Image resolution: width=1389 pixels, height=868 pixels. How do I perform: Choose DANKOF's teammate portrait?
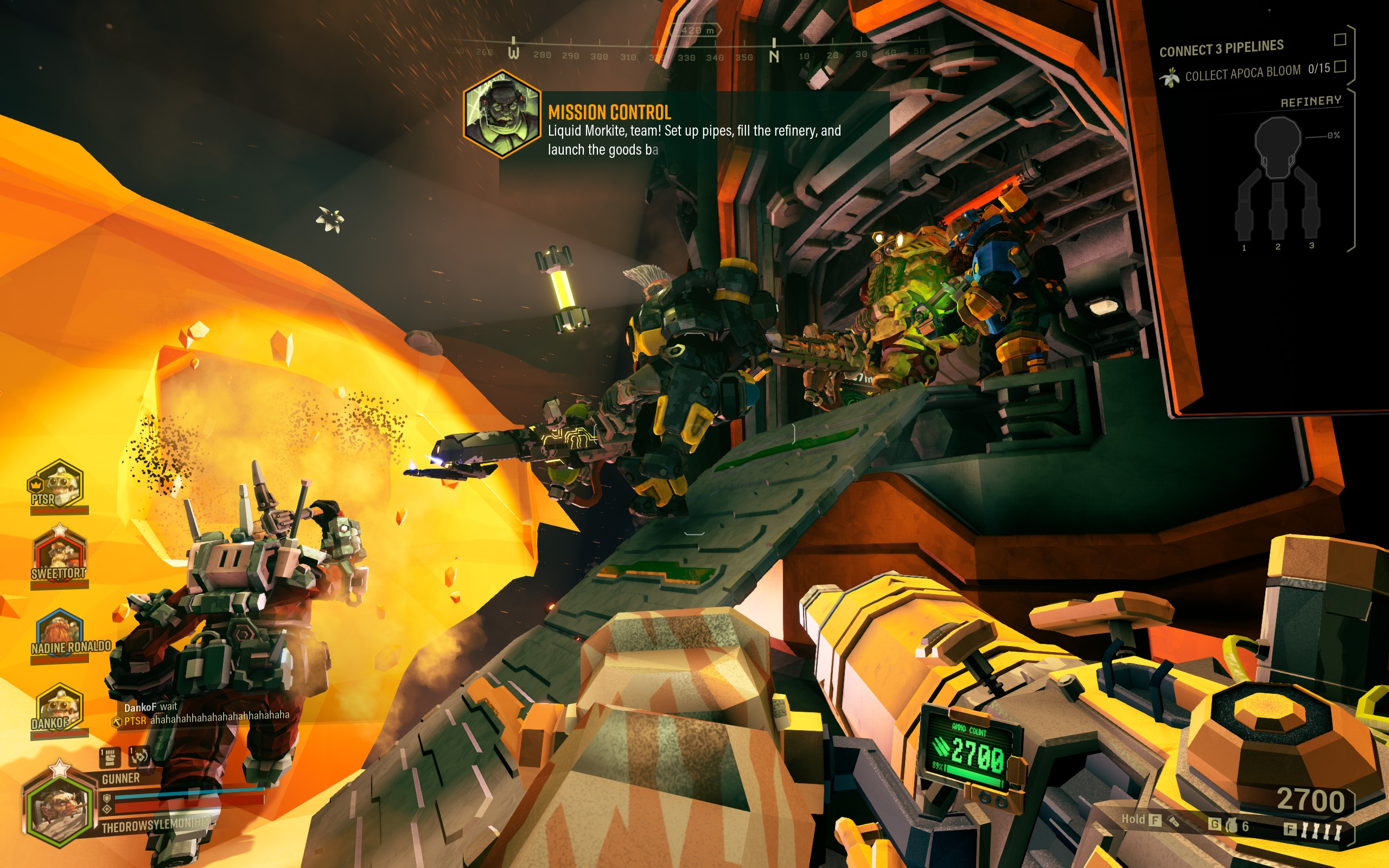[59, 708]
